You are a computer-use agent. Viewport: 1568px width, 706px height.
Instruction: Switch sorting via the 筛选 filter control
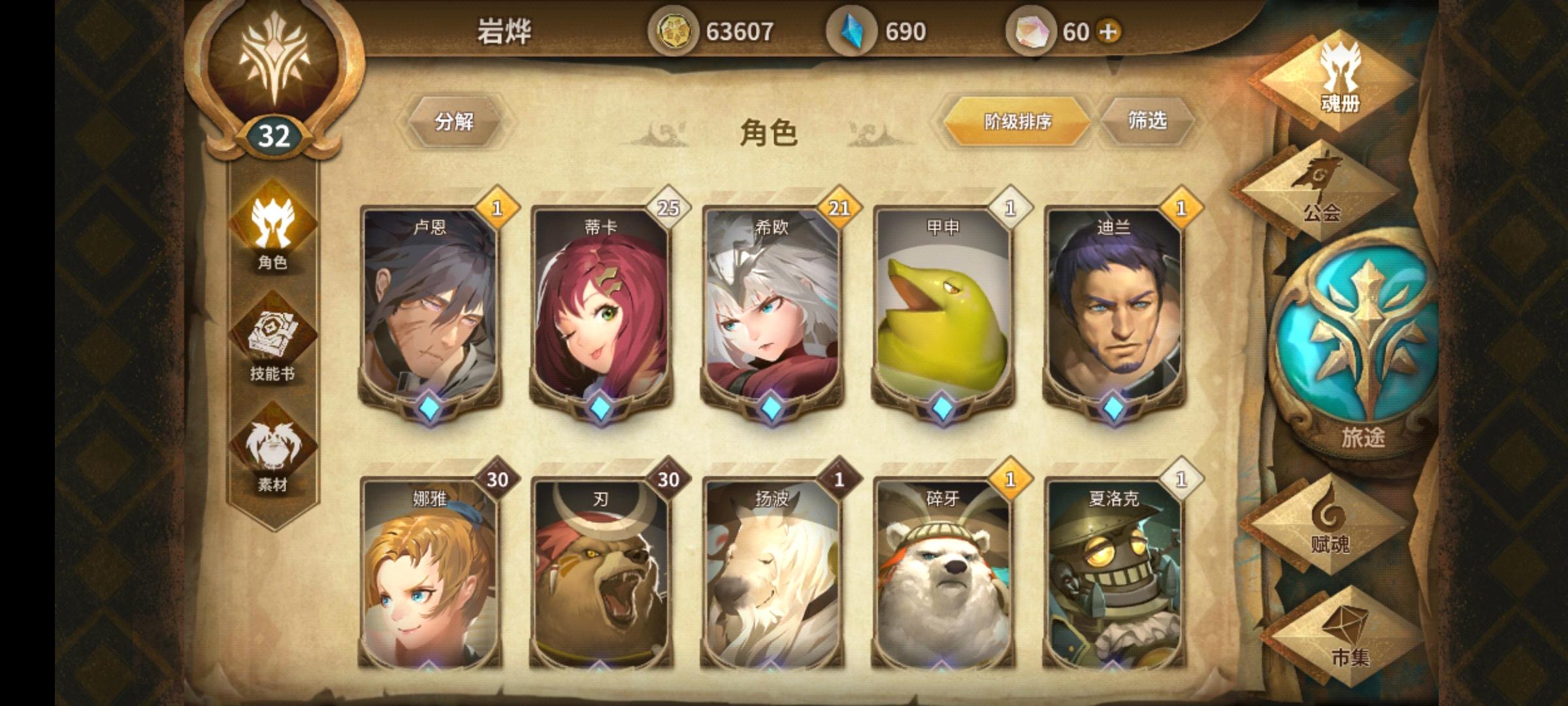point(1148,120)
